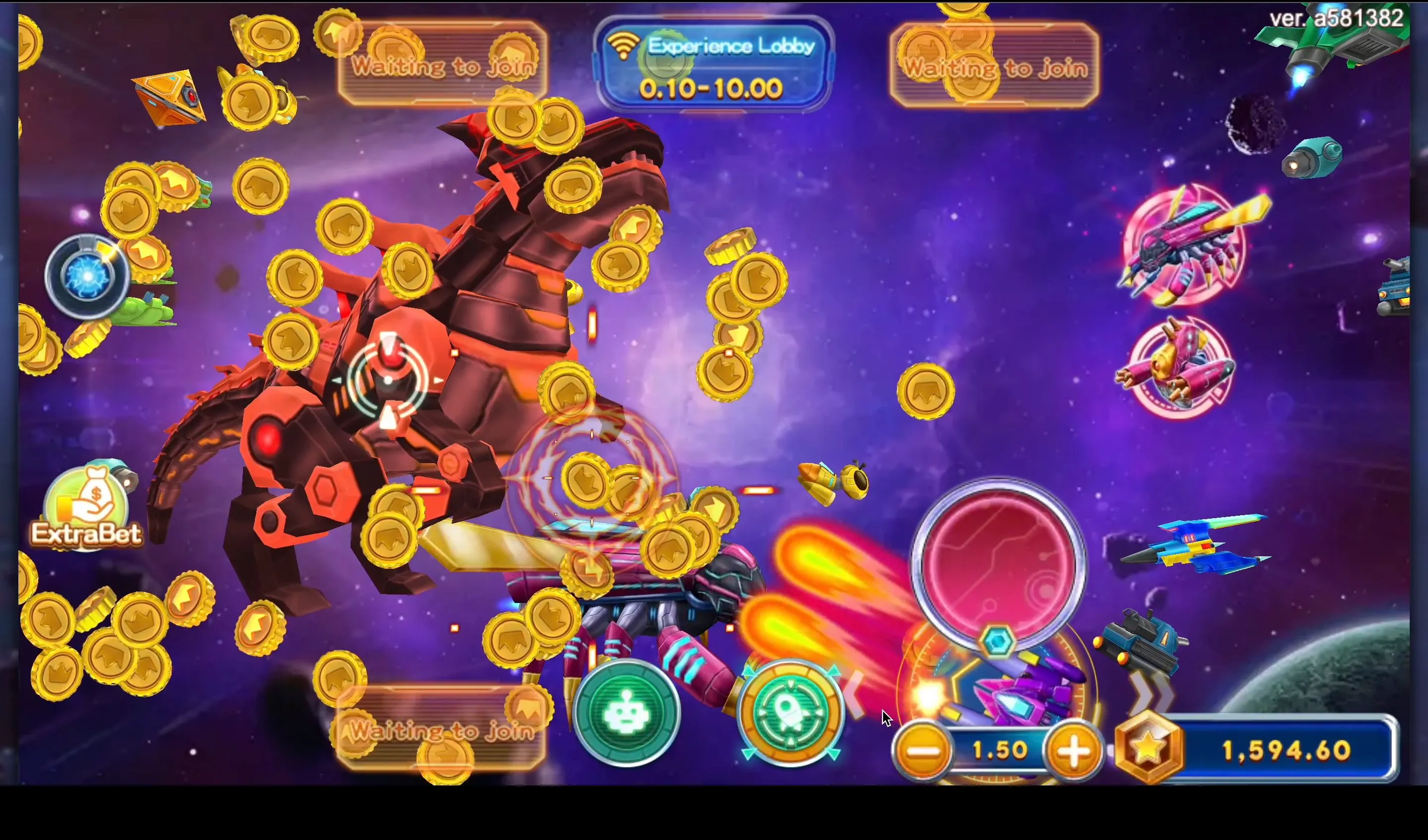Join via the top-right Waiting to join slot
1428x840 pixels.
pyautogui.click(x=996, y=67)
